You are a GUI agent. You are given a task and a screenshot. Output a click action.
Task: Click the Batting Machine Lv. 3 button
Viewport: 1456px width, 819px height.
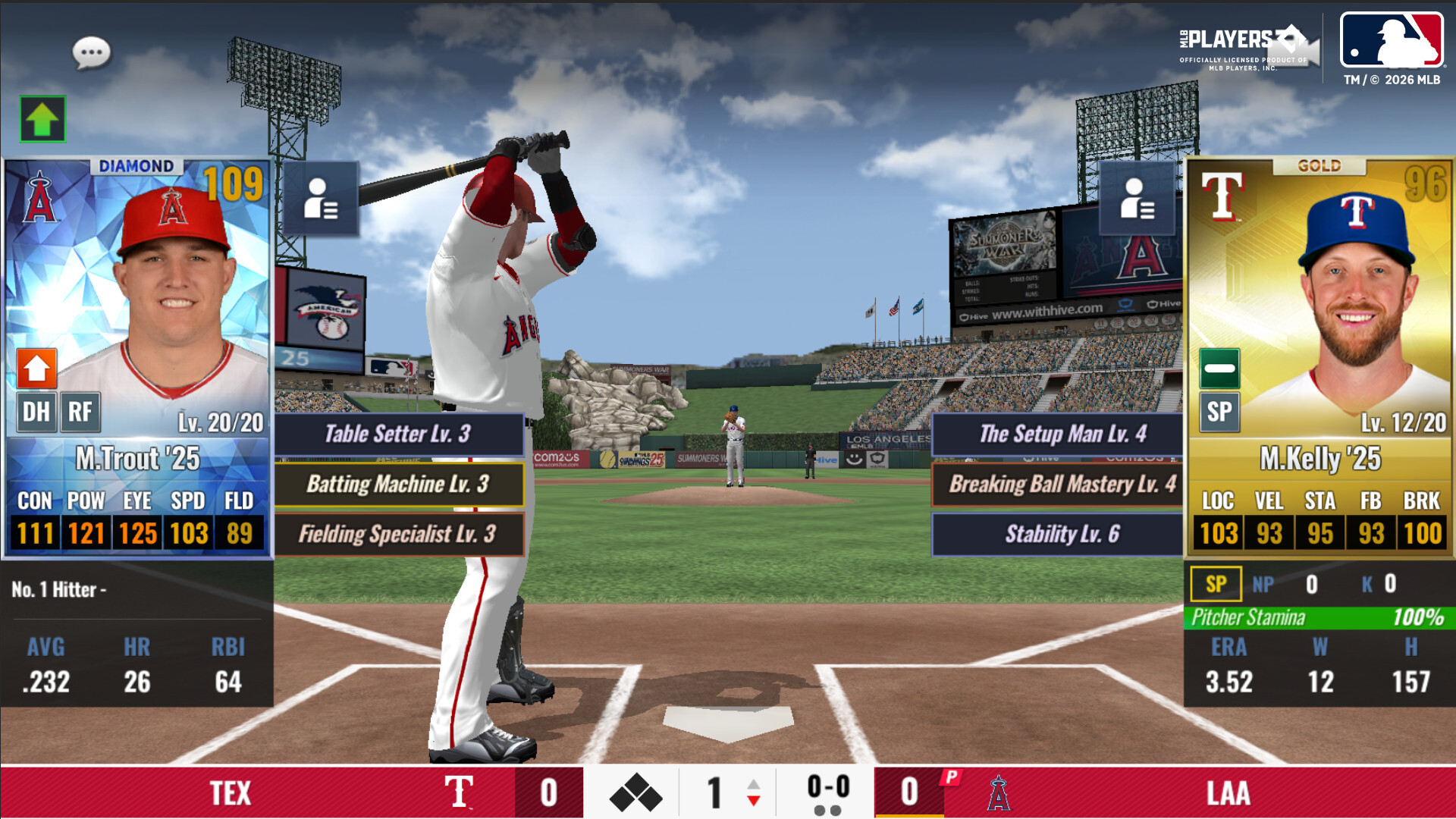point(398,485)
